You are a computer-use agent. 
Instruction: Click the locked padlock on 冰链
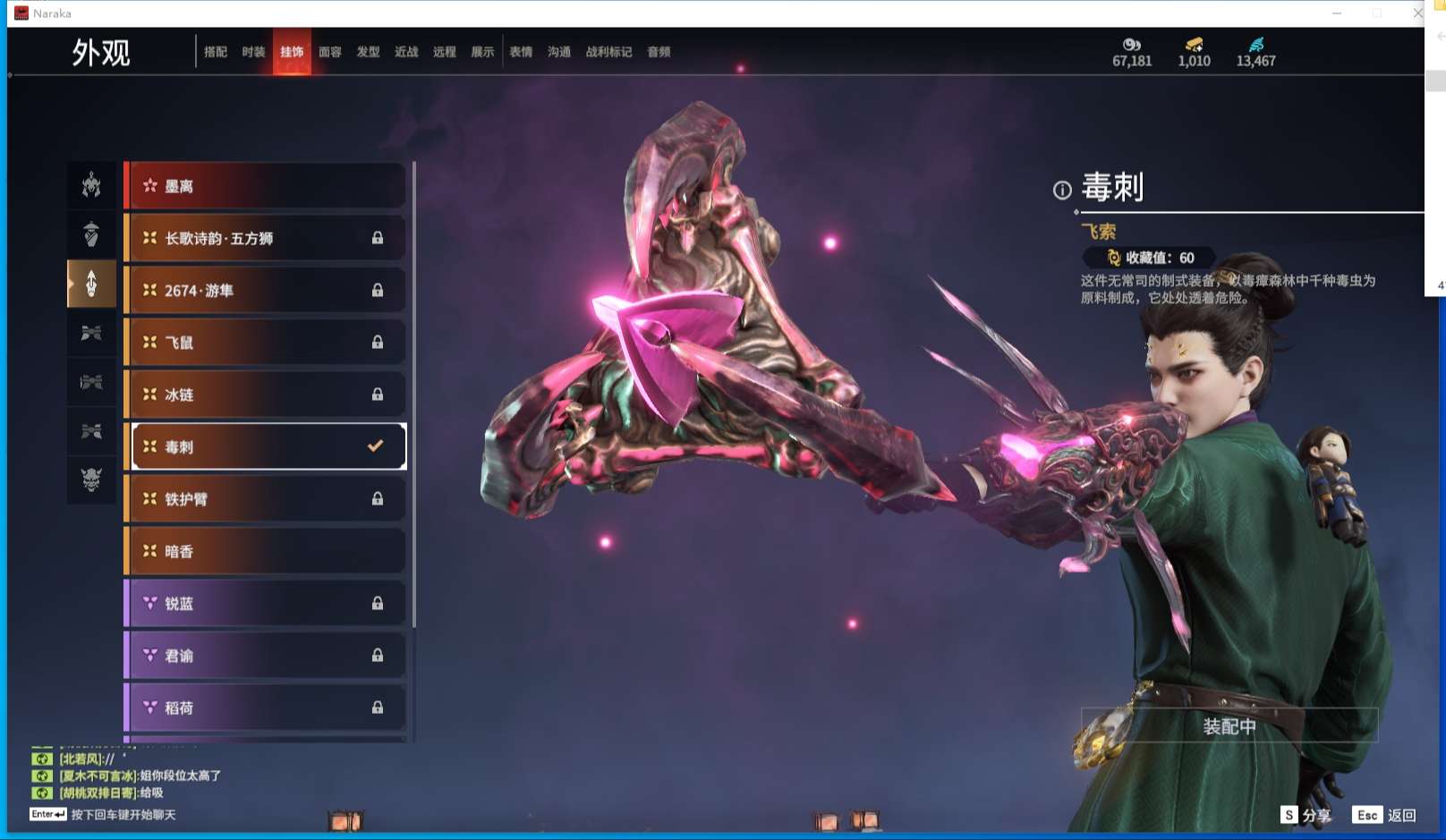[378, 395]
